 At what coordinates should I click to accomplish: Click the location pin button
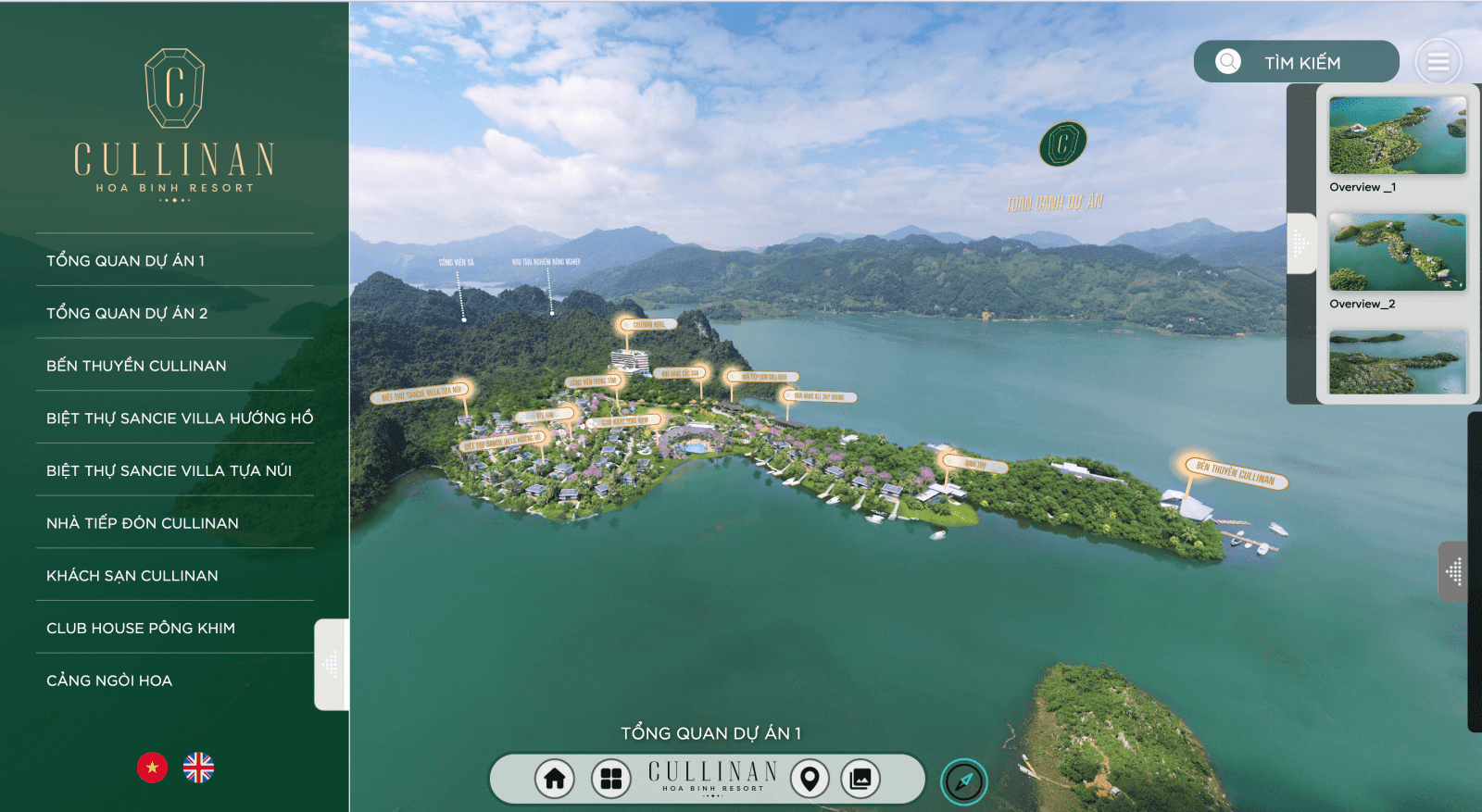810,779
